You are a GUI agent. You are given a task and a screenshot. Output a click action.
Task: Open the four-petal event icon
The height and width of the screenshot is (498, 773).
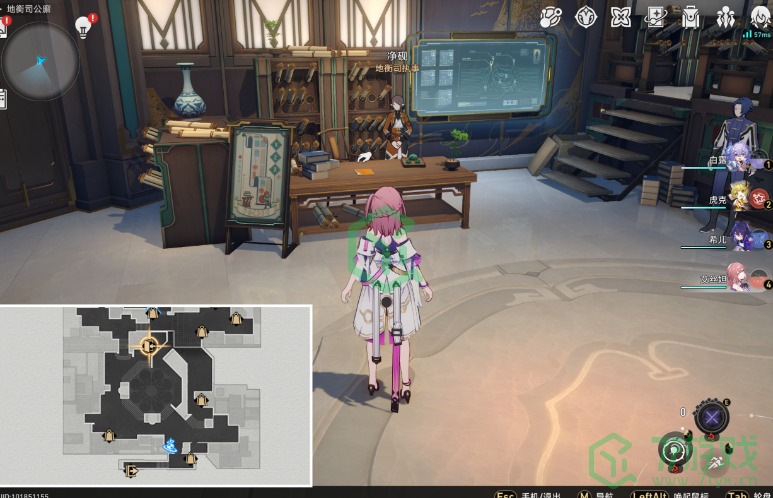coord(621,16)
